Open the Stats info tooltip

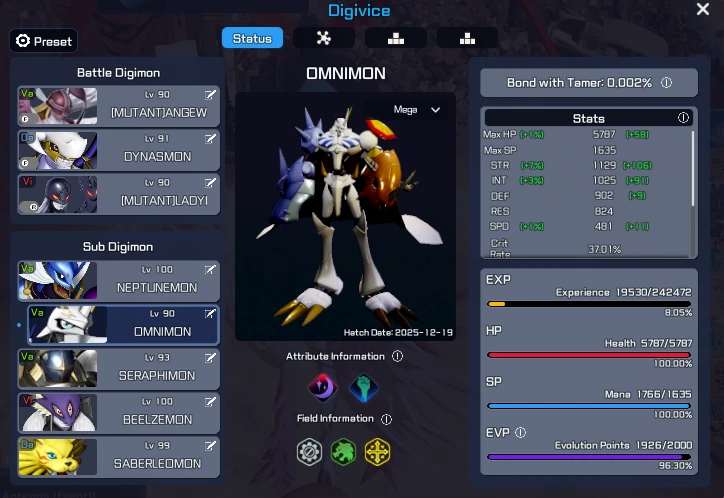684,118
